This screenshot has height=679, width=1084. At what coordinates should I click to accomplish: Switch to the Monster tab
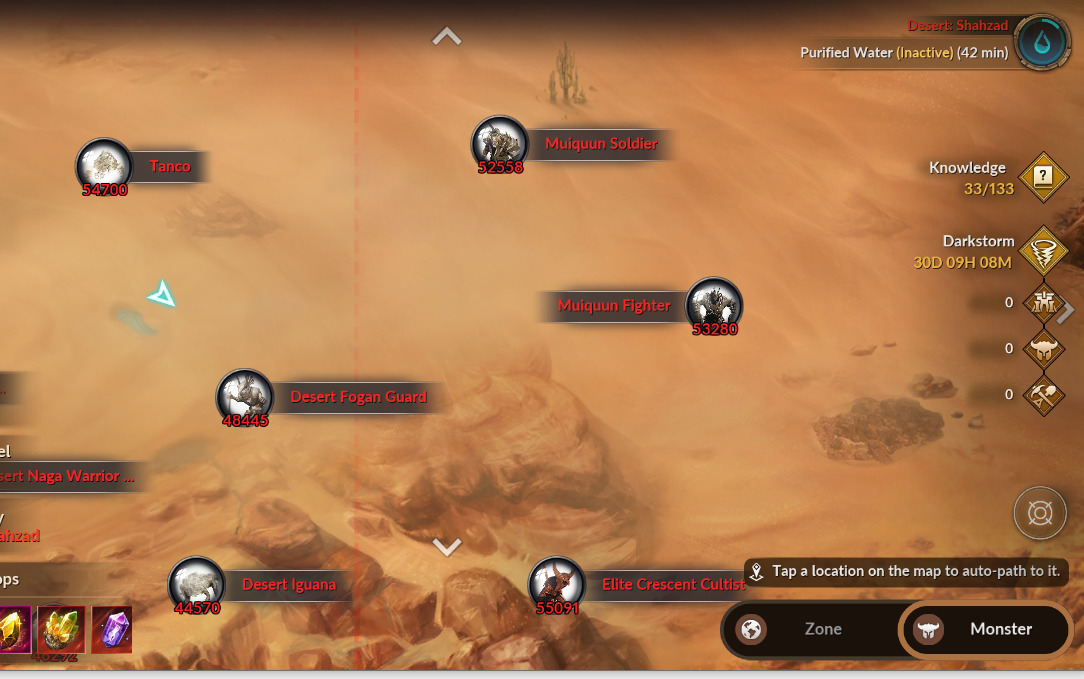[985, 629]
